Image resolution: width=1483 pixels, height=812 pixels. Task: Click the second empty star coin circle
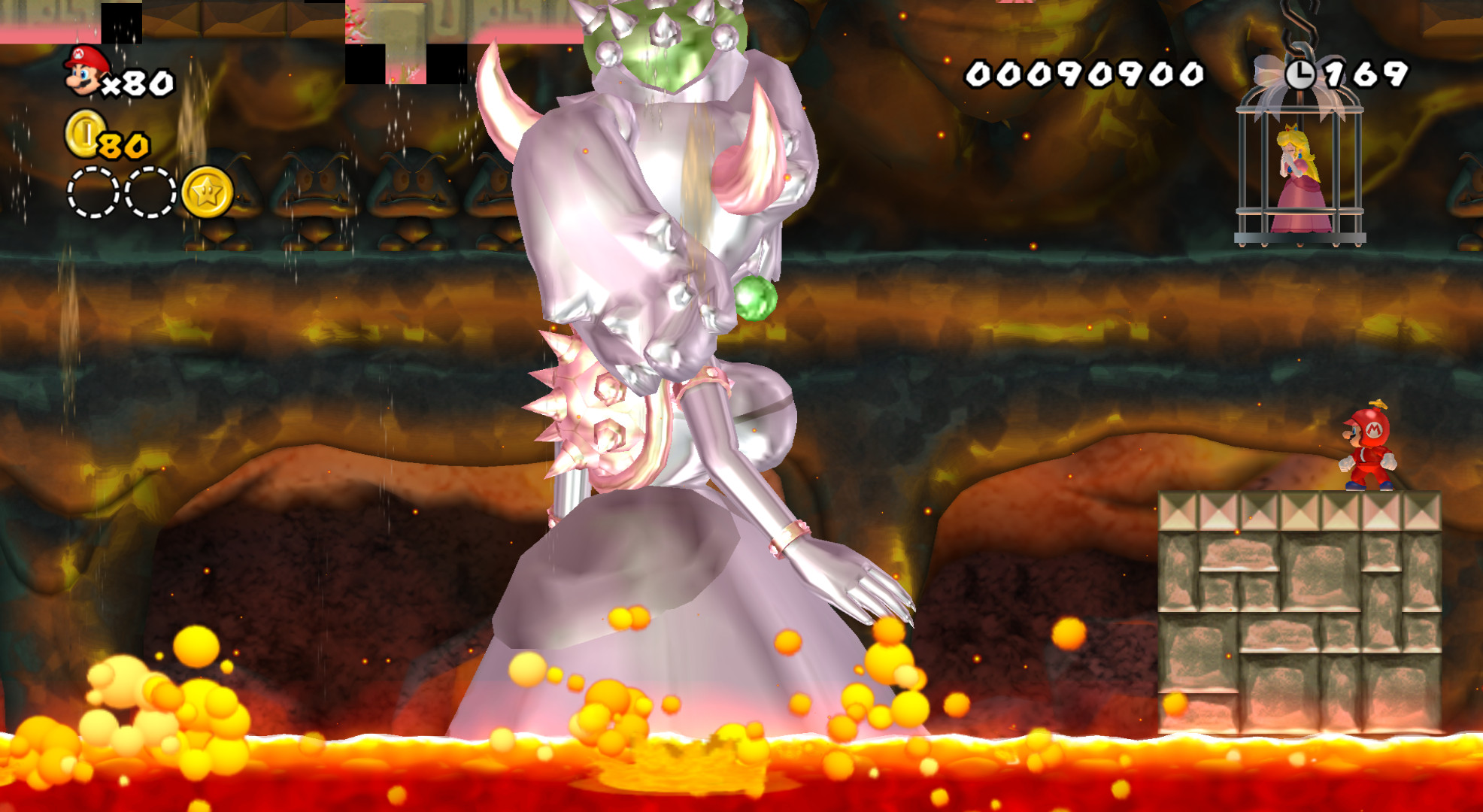tap(150, 190)
